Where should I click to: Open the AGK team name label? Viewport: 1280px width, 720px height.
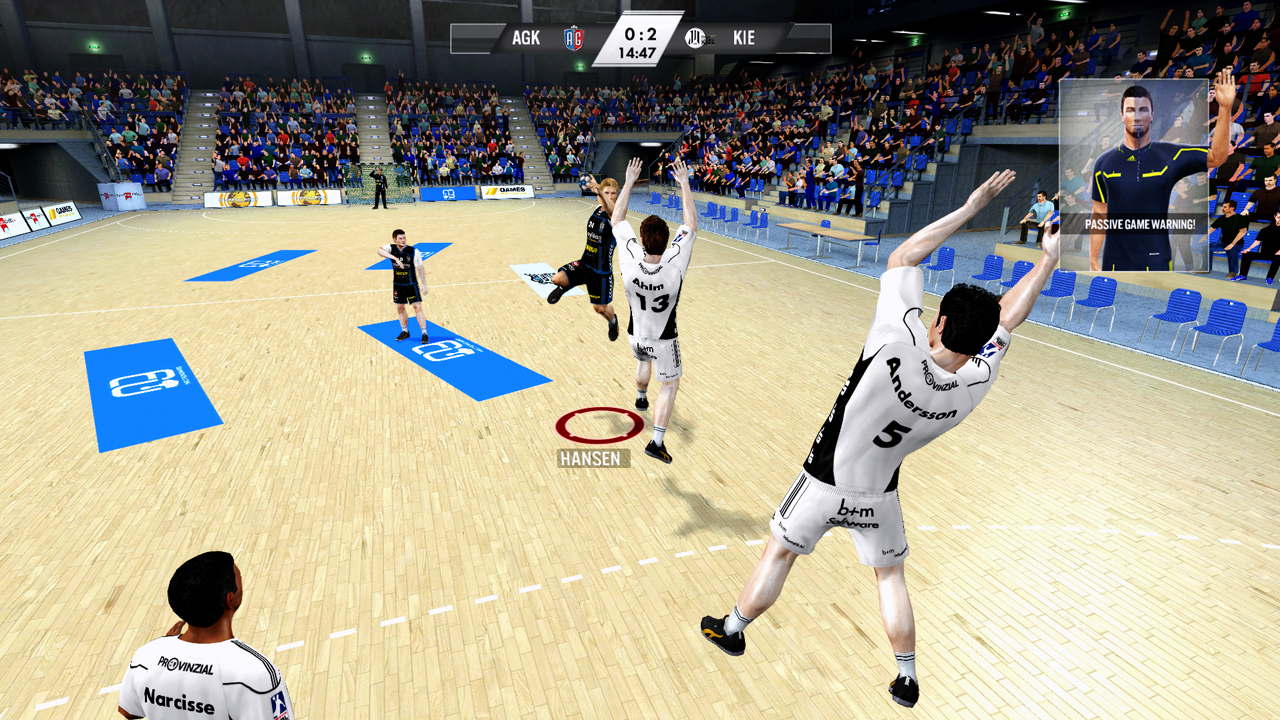tap(525, 36)
